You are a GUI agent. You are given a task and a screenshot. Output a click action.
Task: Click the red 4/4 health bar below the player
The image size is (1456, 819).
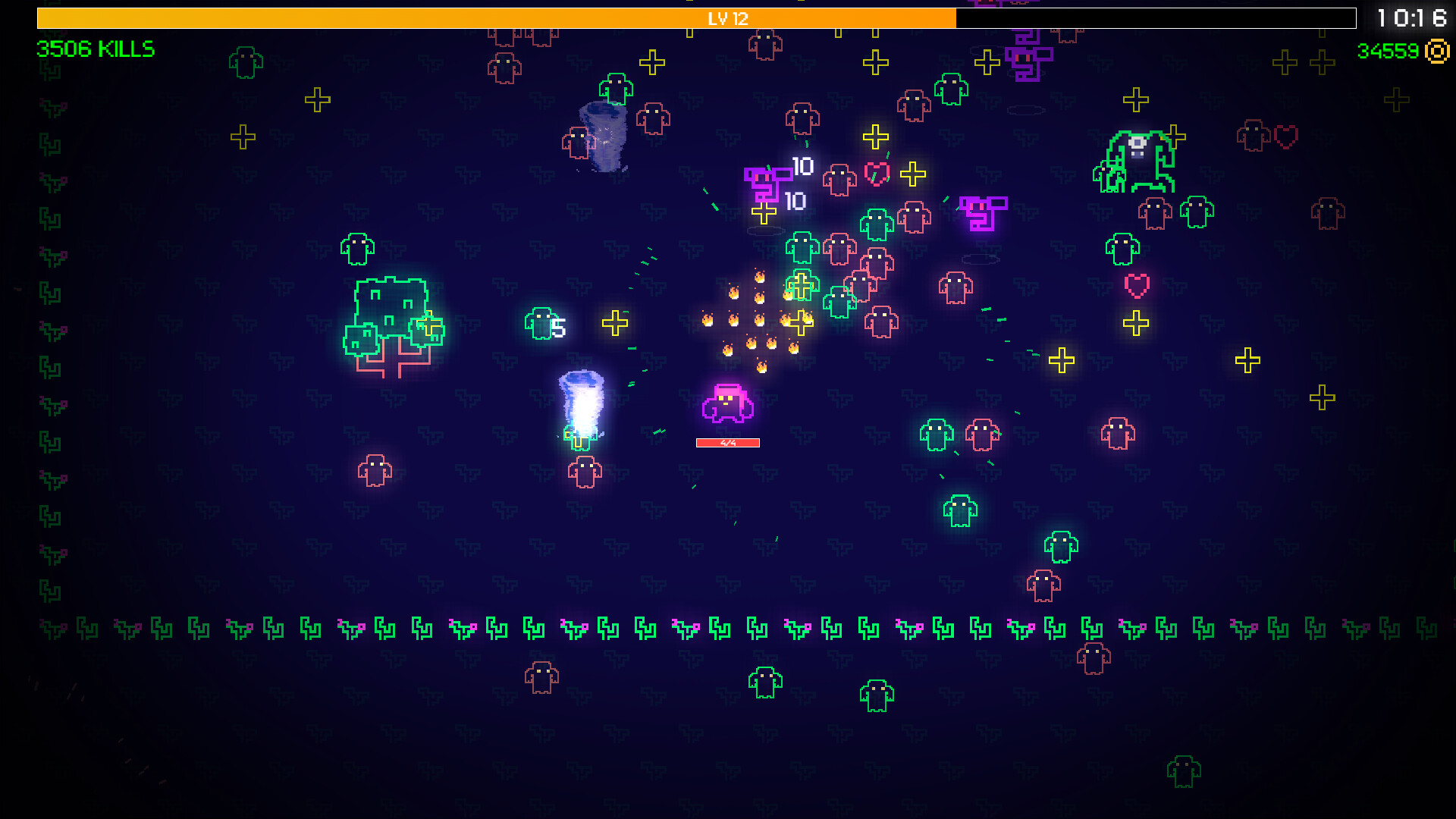(727, 442)
